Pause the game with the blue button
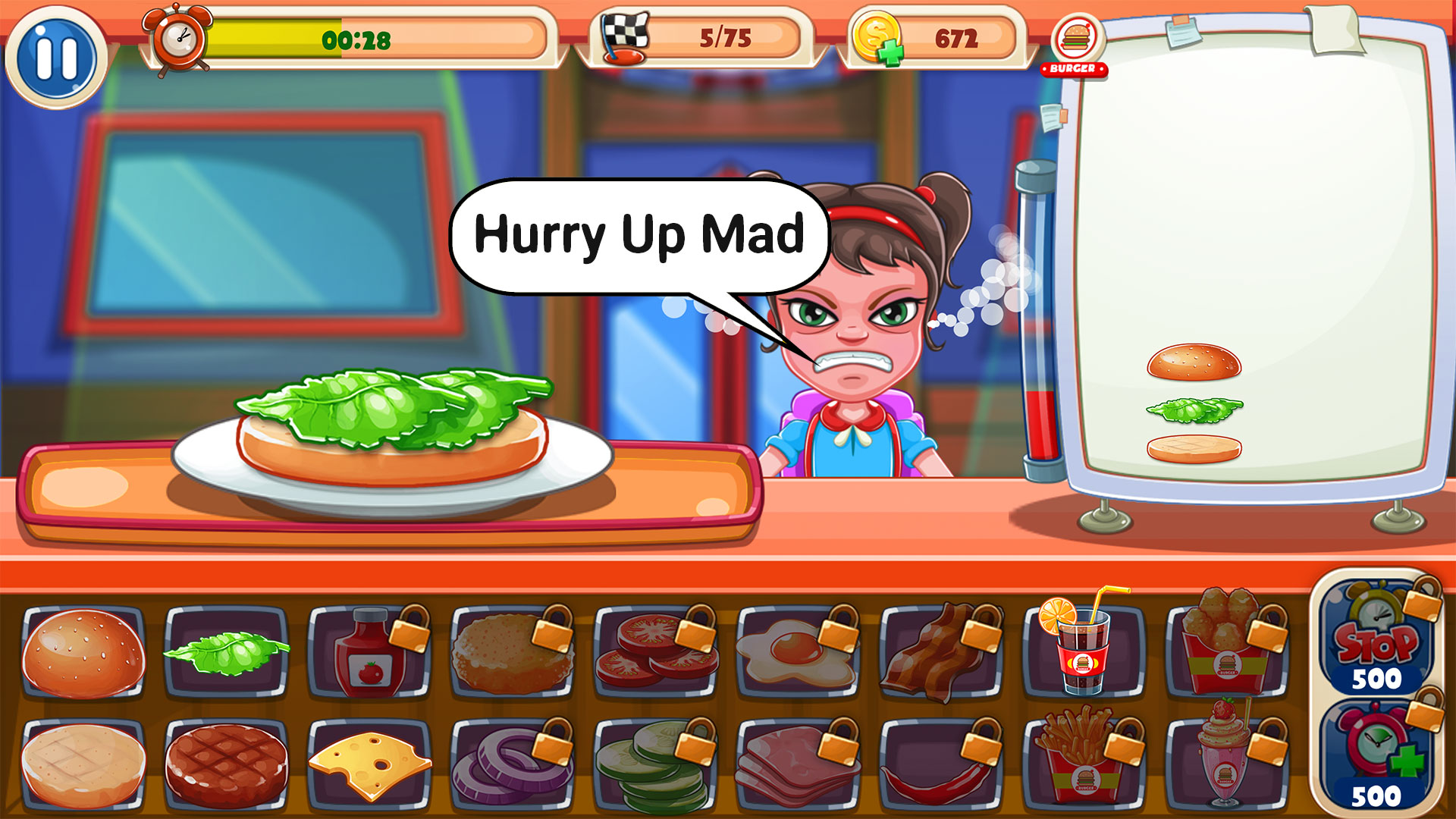This screenshot has width=1456, height=819. pos(56,58)
